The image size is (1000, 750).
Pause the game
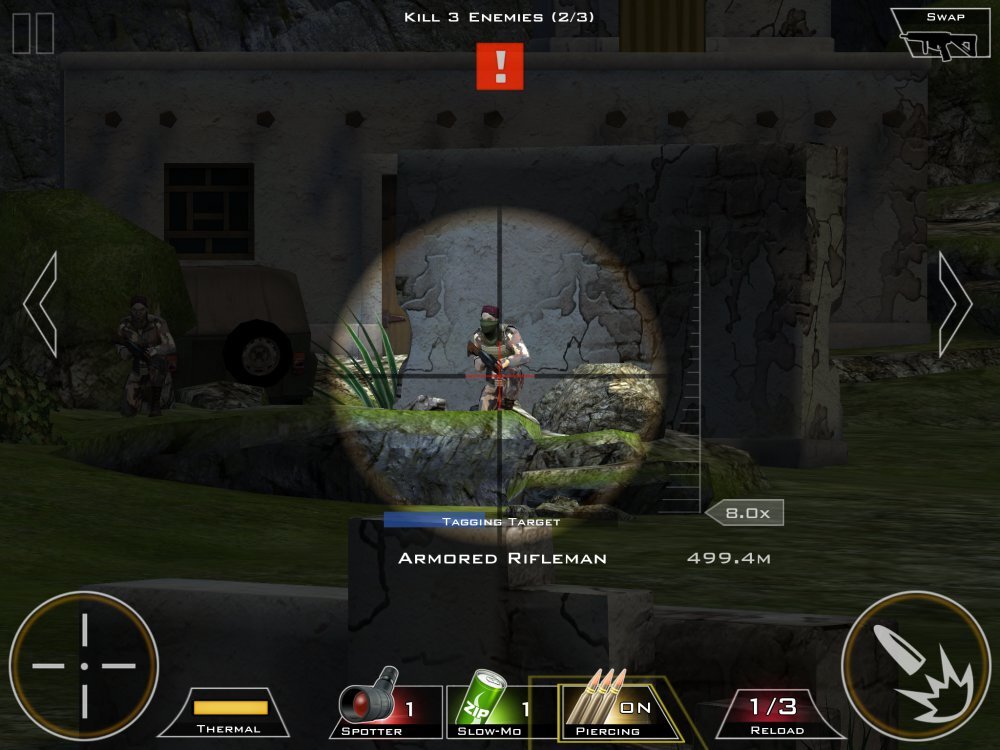(33, 32)
